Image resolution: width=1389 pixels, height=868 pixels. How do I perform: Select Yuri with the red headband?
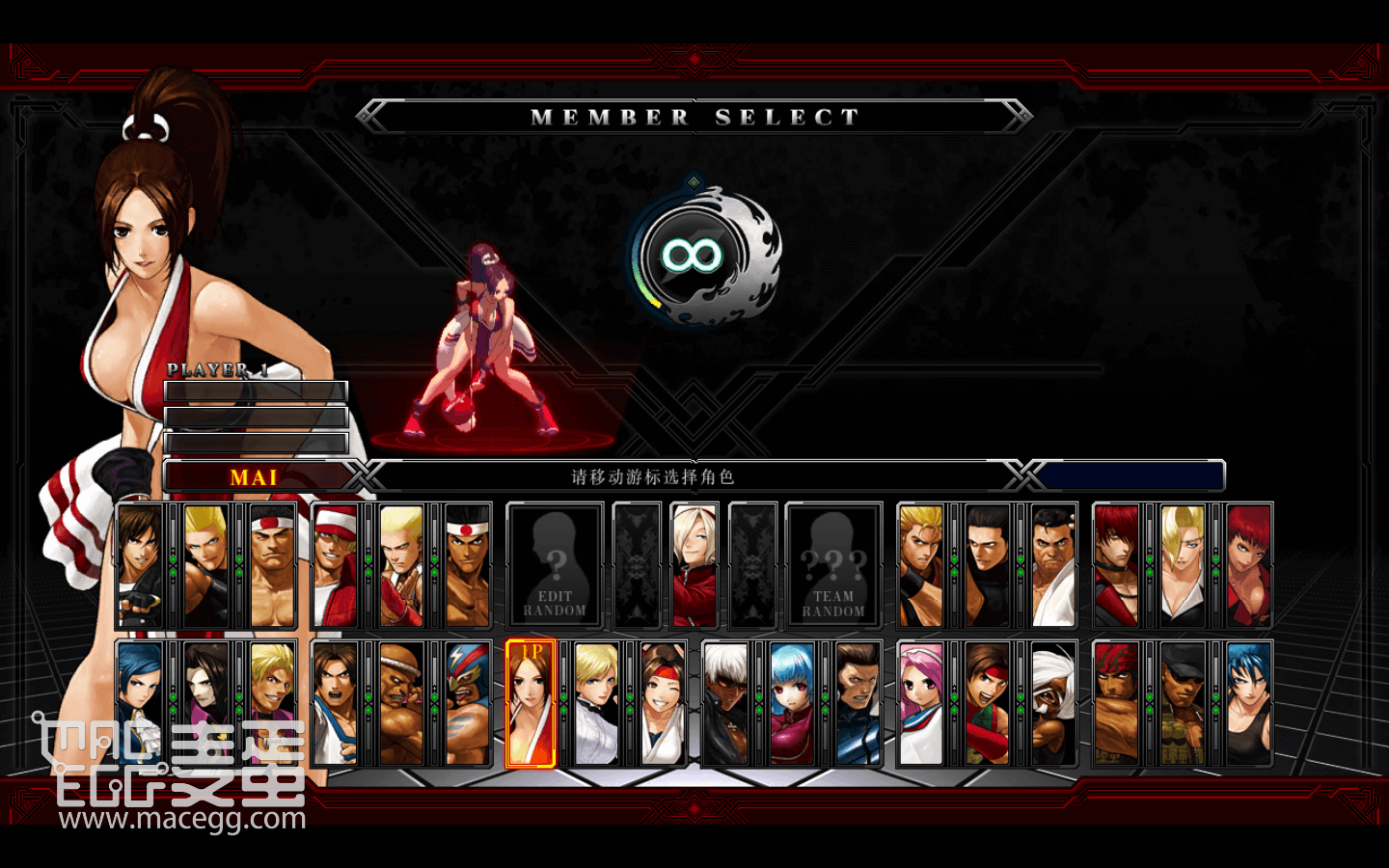663,703
